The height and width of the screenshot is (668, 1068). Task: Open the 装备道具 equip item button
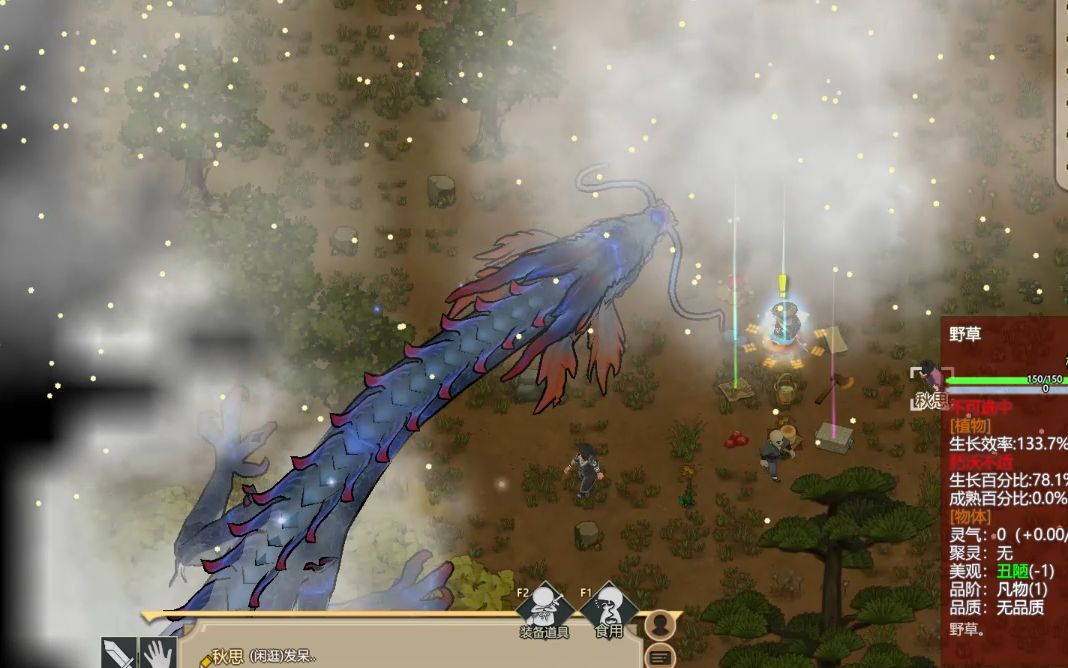tap(544, 610)
